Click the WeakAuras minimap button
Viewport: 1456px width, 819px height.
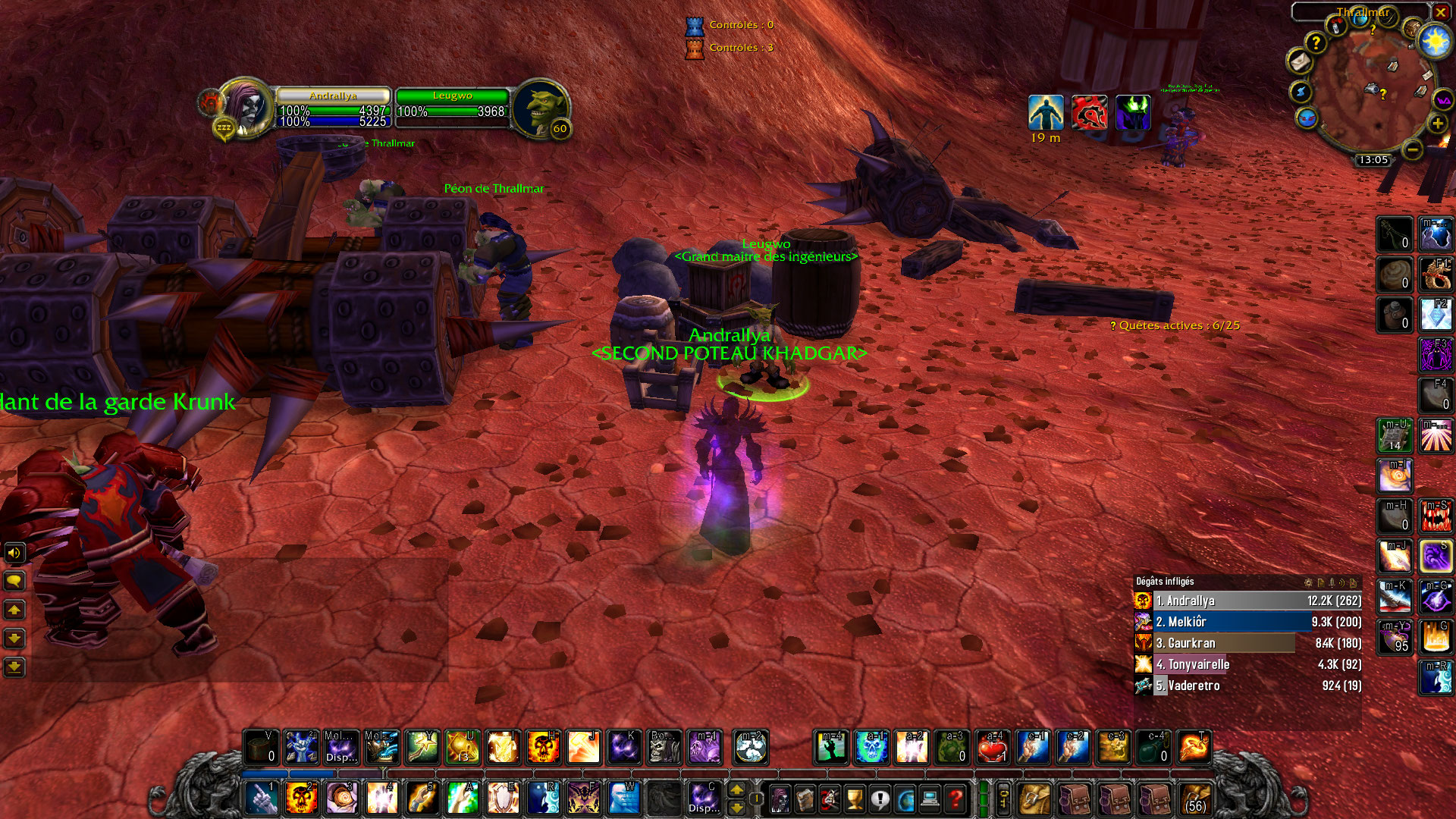[1442, 100]
